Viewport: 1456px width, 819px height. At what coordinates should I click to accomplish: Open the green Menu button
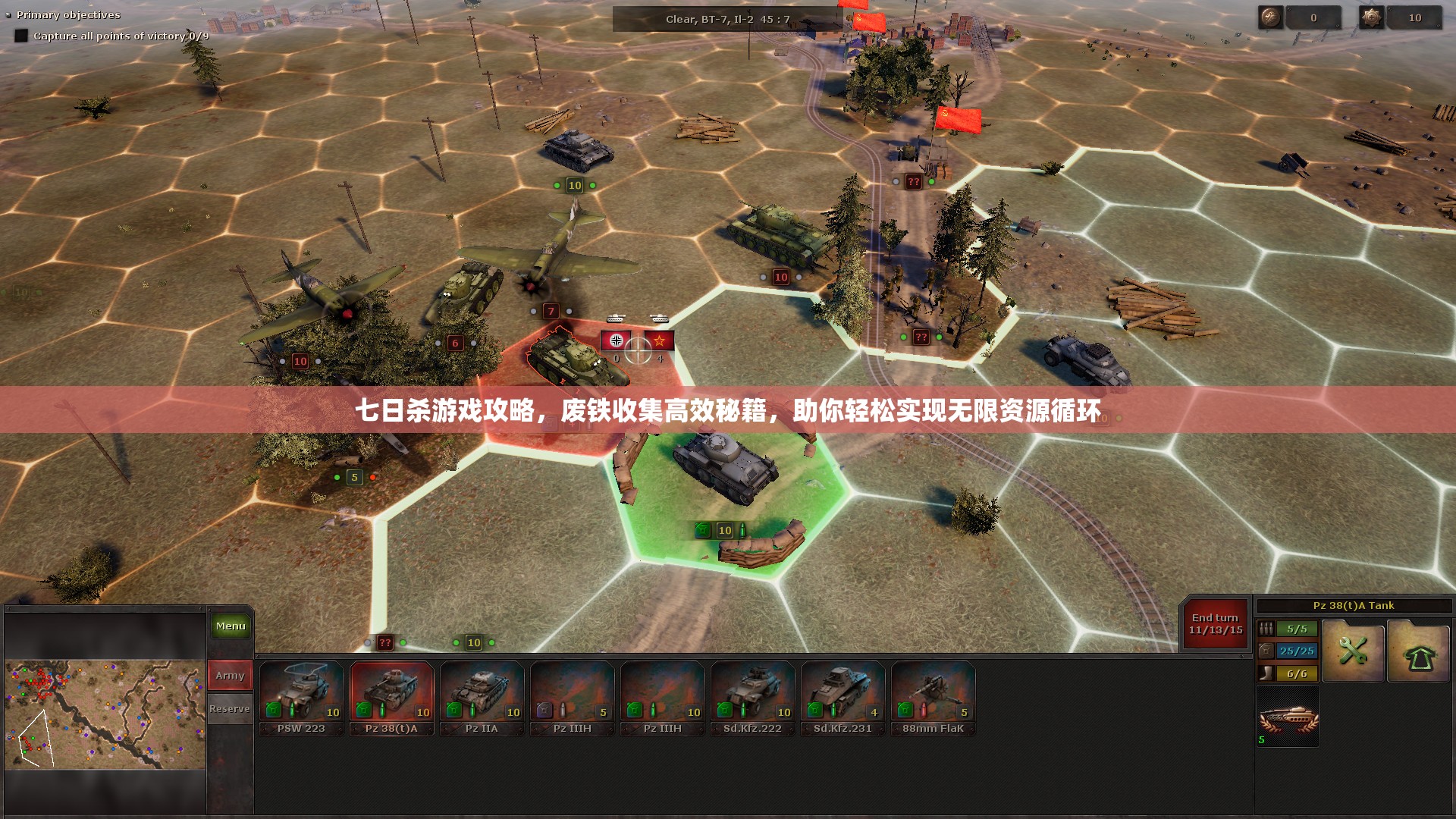pyautogui.click(x=231, y=626)
